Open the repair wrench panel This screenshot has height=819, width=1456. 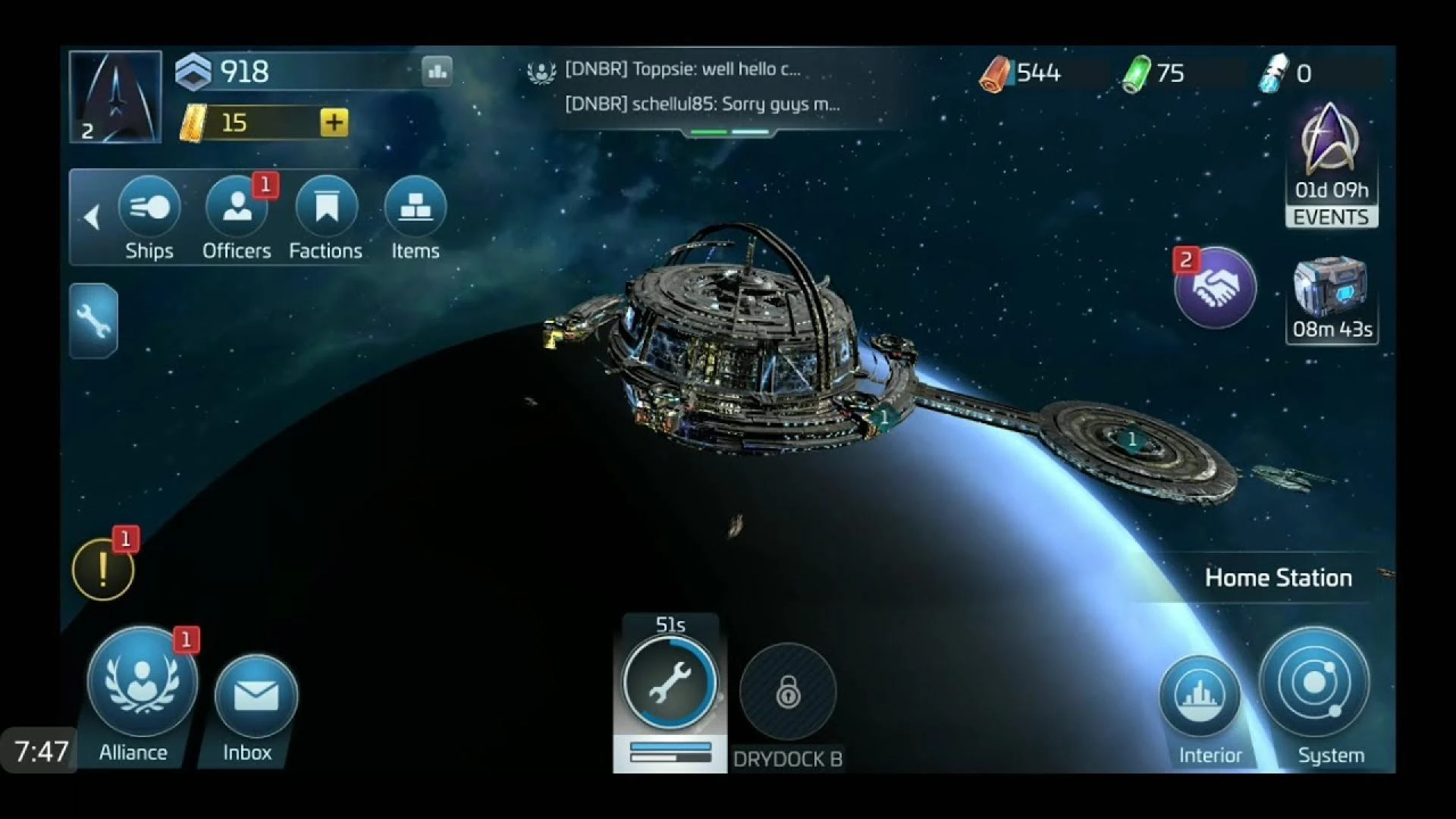point(93,322)
